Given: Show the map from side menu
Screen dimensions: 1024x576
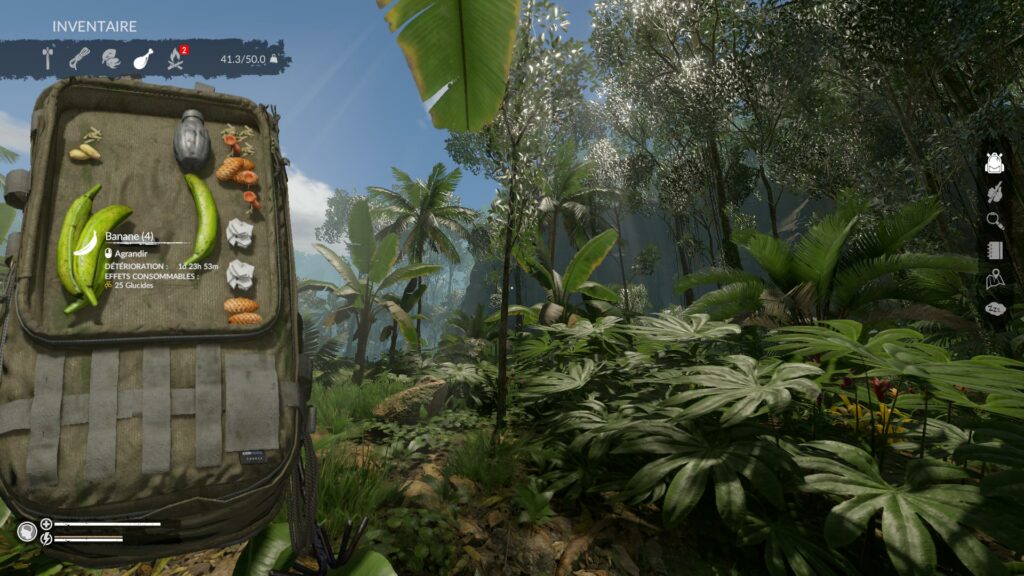Looking at the screenshot, I should point(994,280).
